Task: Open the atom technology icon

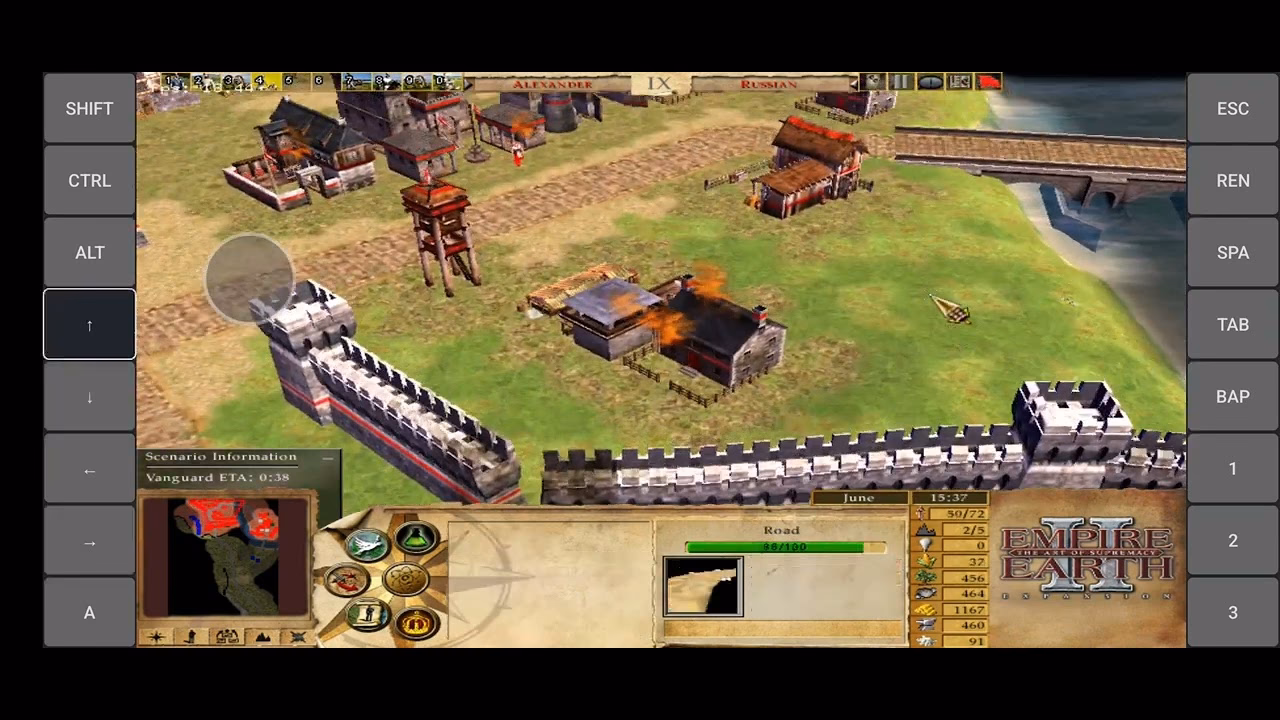Action: coord(405,578)
